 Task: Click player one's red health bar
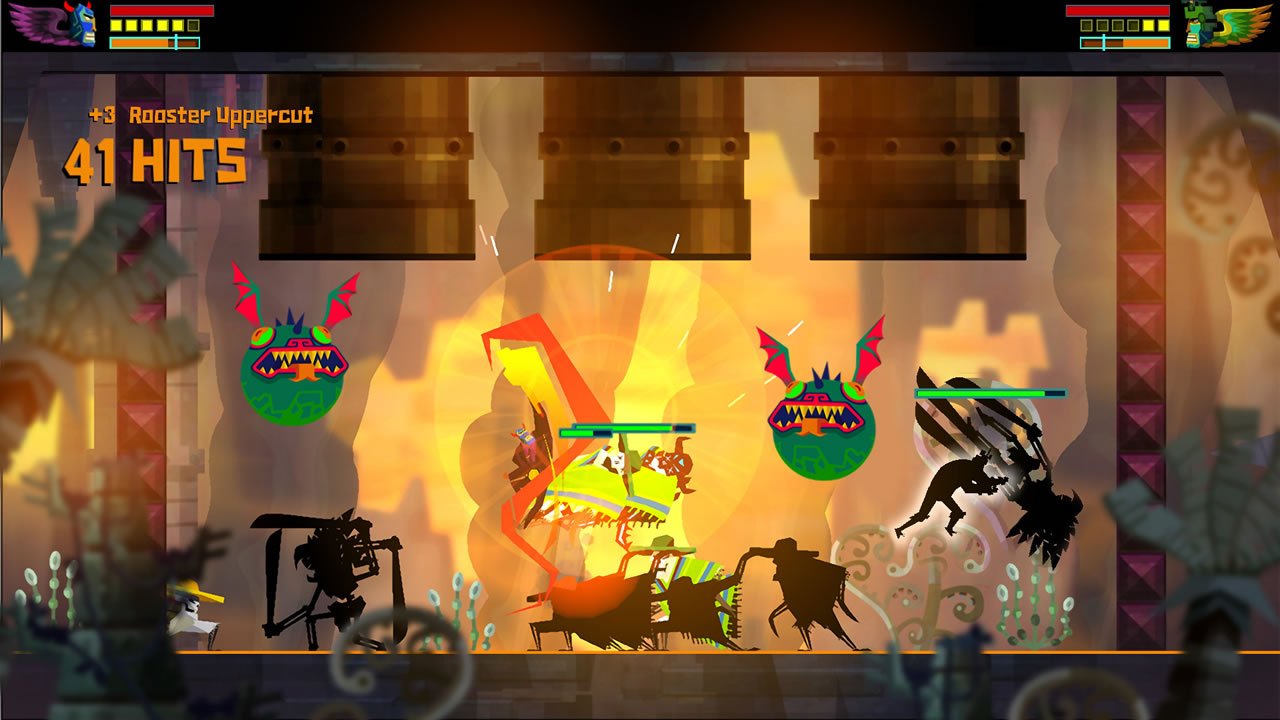(160, 9)
